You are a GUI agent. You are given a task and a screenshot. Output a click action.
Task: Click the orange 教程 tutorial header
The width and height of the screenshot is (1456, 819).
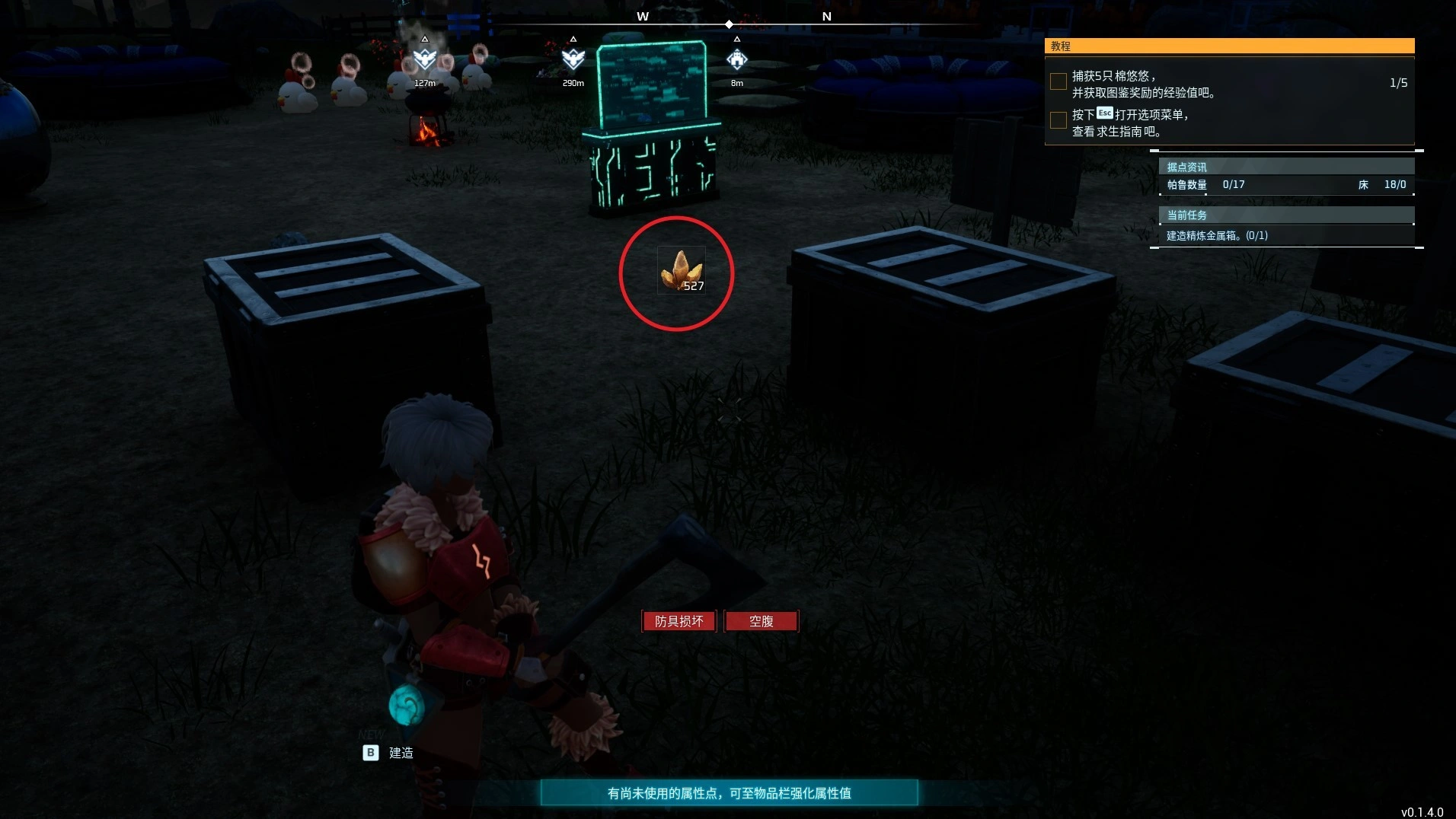tap(1229, 46)
